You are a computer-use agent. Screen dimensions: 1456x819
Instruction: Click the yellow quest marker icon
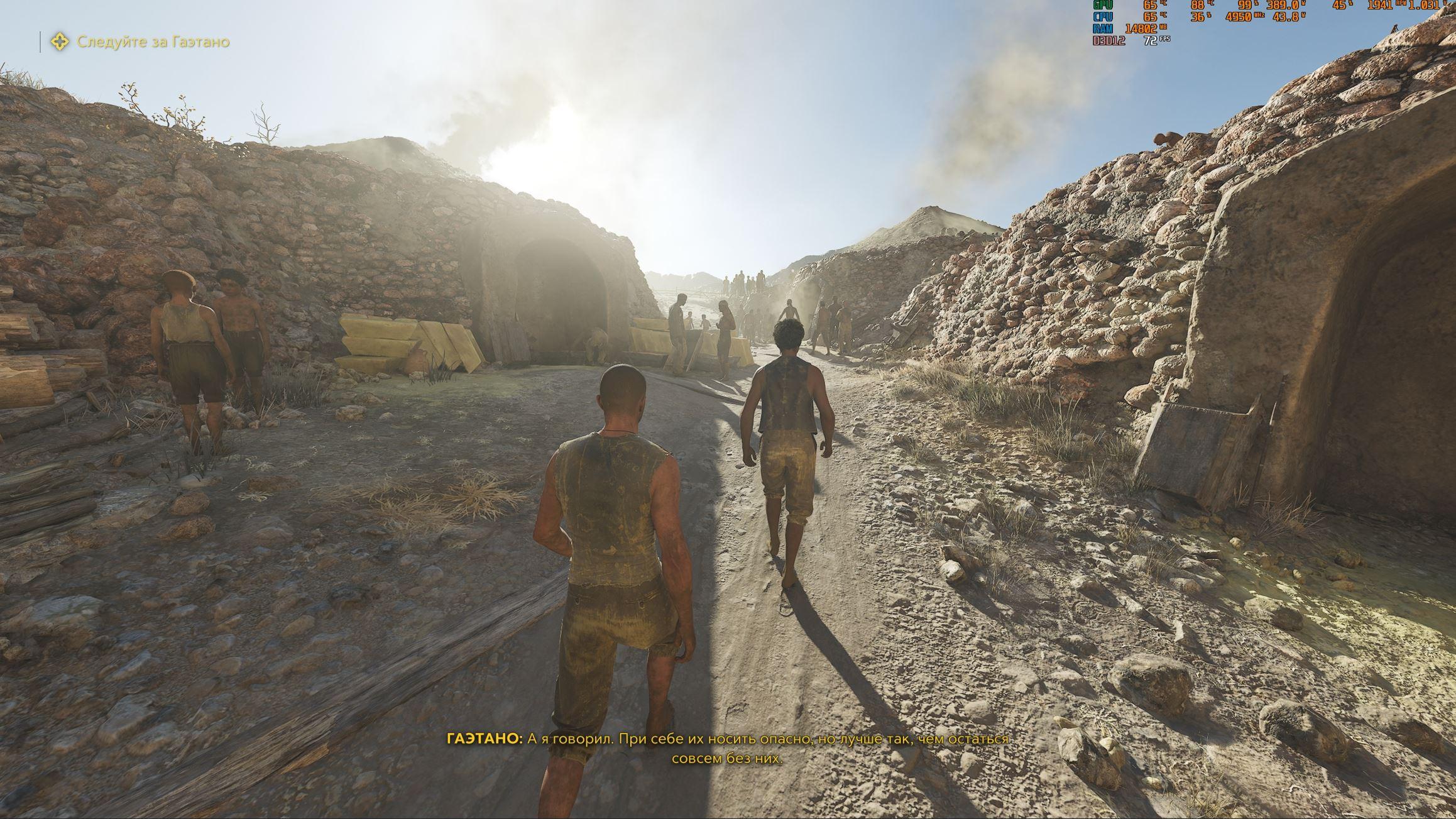click(x=60, y=42)
